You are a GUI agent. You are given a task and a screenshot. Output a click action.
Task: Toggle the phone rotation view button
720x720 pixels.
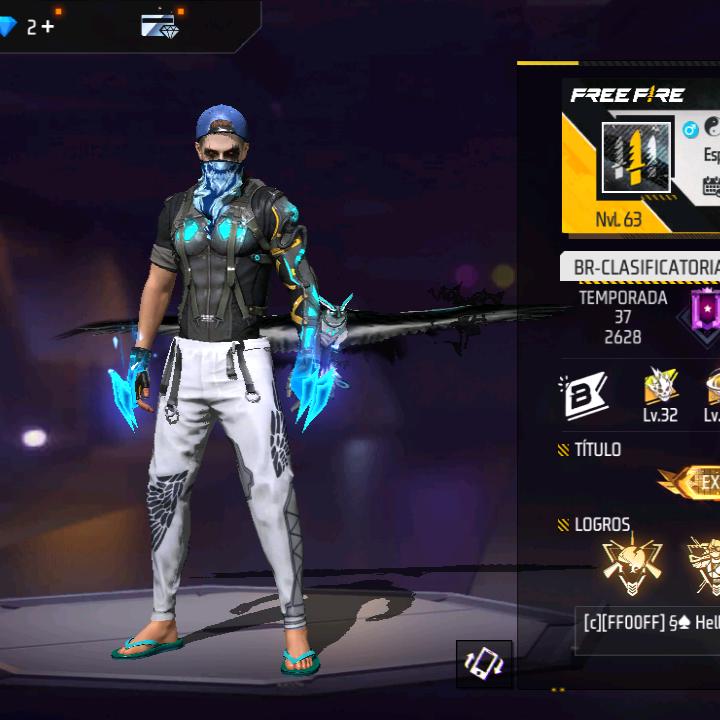tap(485, 664)
